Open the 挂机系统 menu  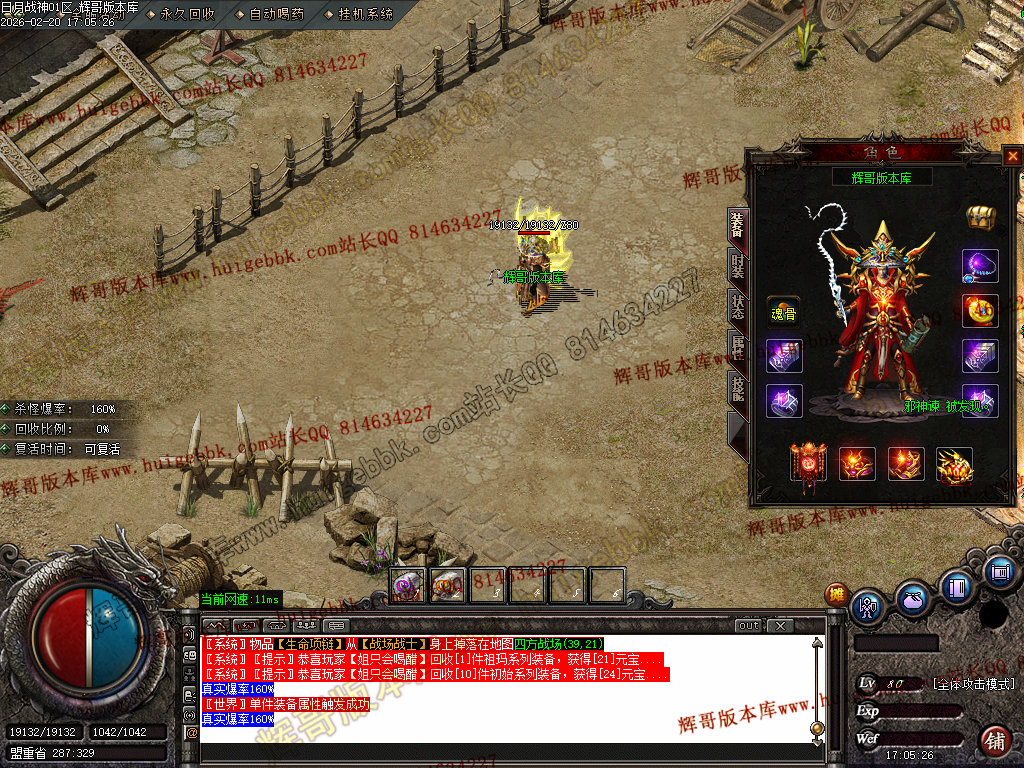click(x=365, y=15)
